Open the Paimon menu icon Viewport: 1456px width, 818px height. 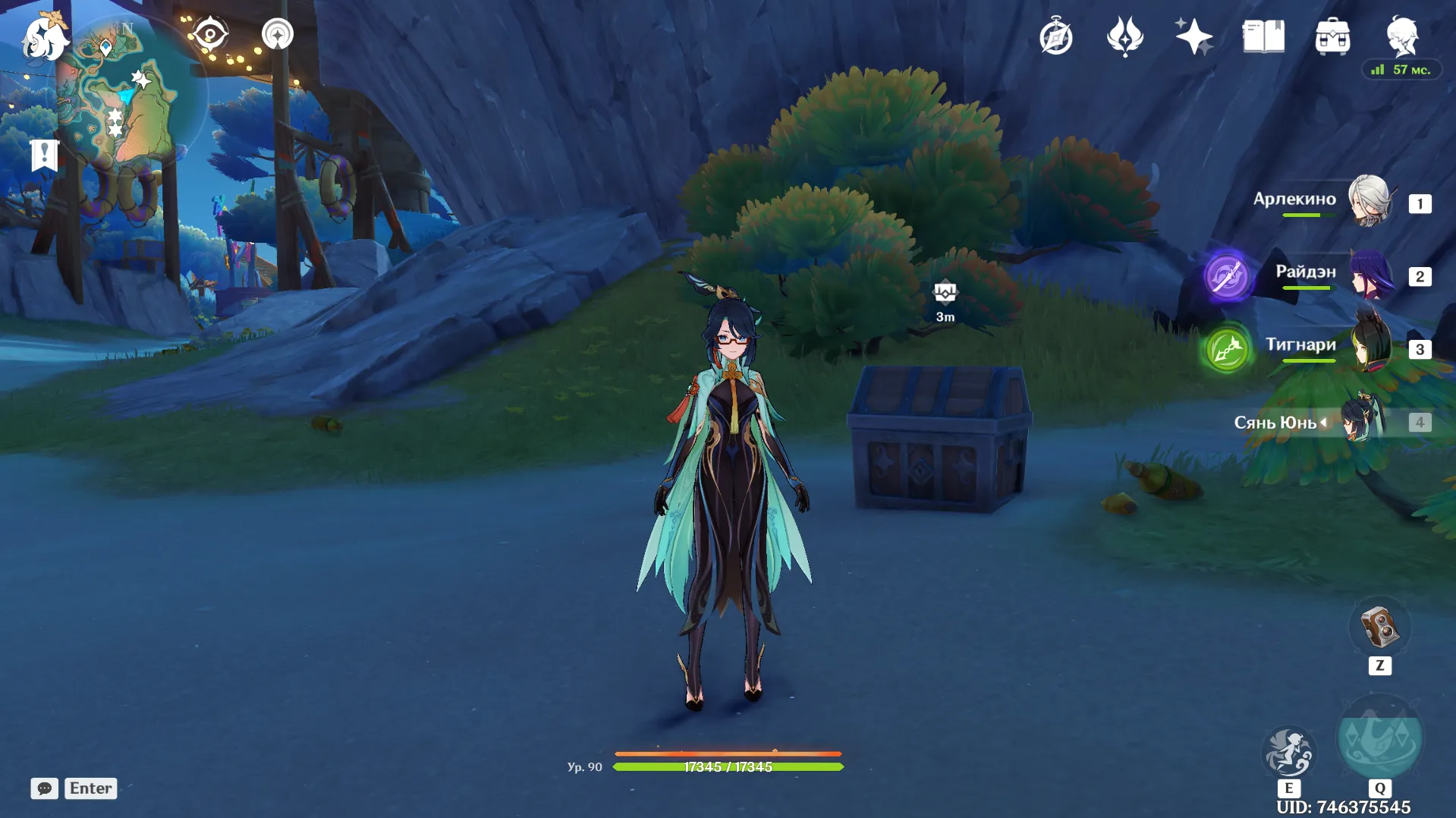pos(45,39)
